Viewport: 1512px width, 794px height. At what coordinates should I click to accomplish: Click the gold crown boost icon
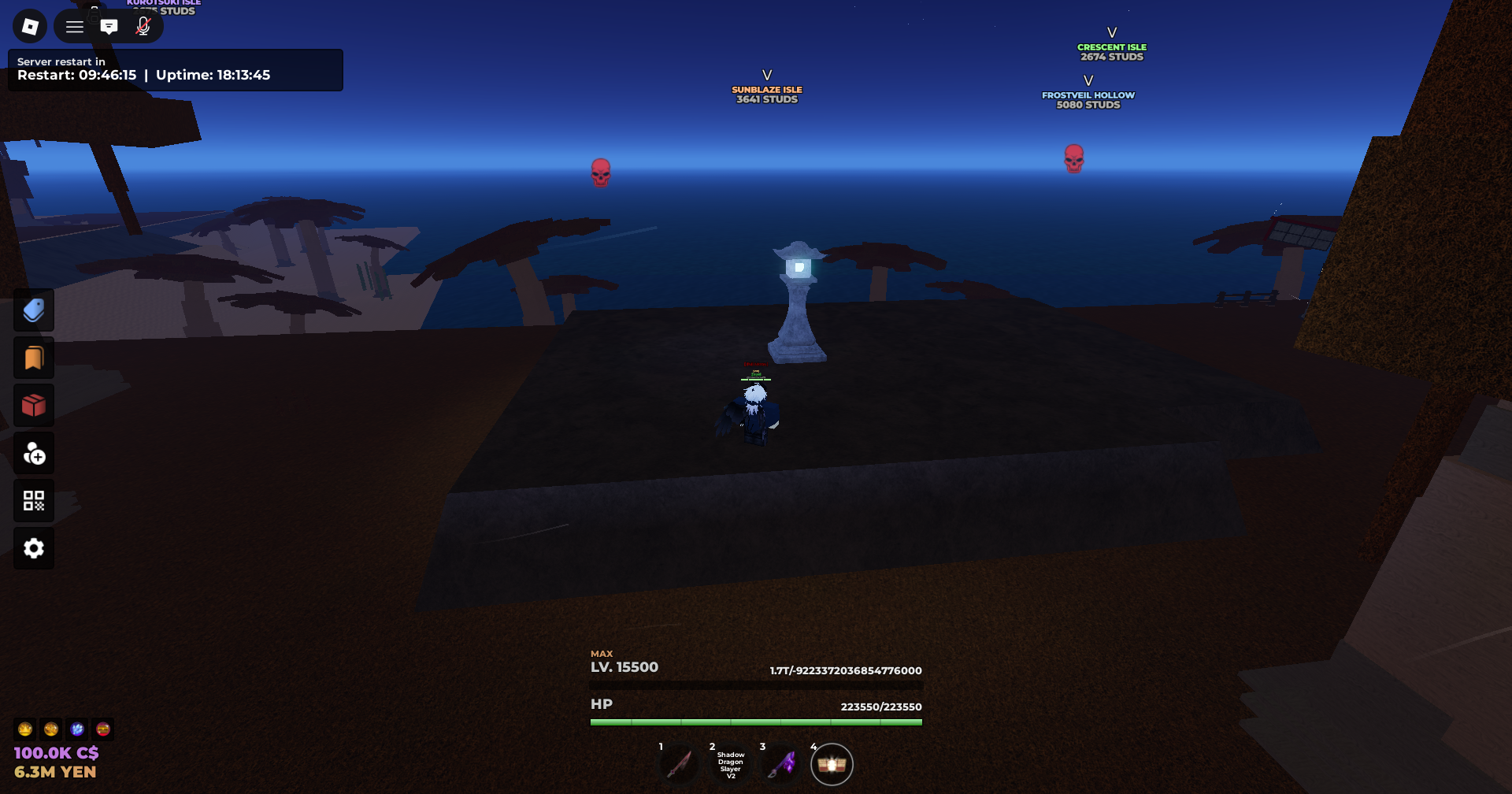[x=25, y=729]
